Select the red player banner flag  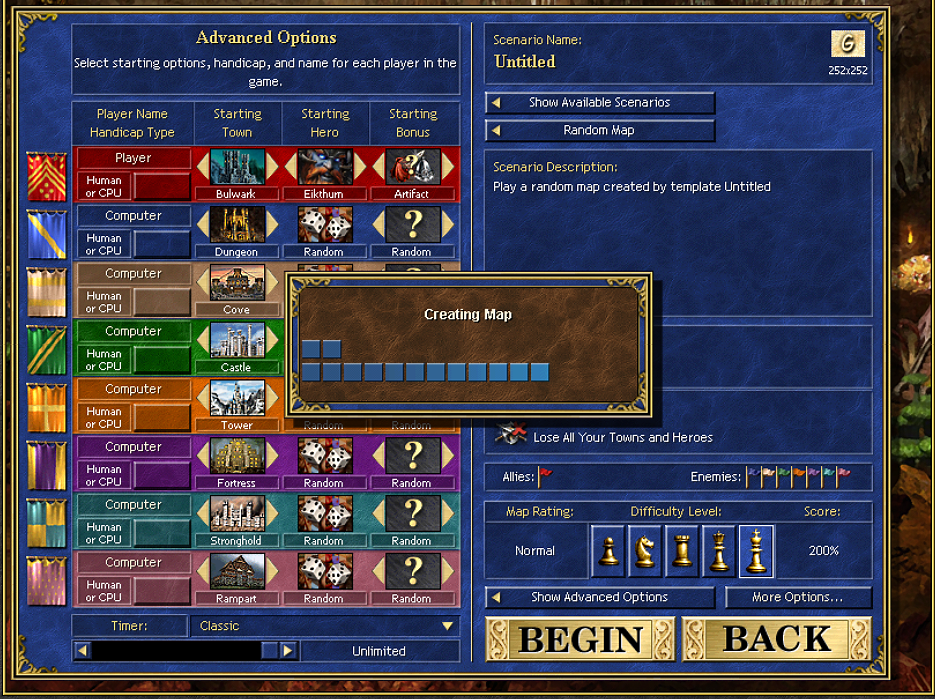pos(46,176)
